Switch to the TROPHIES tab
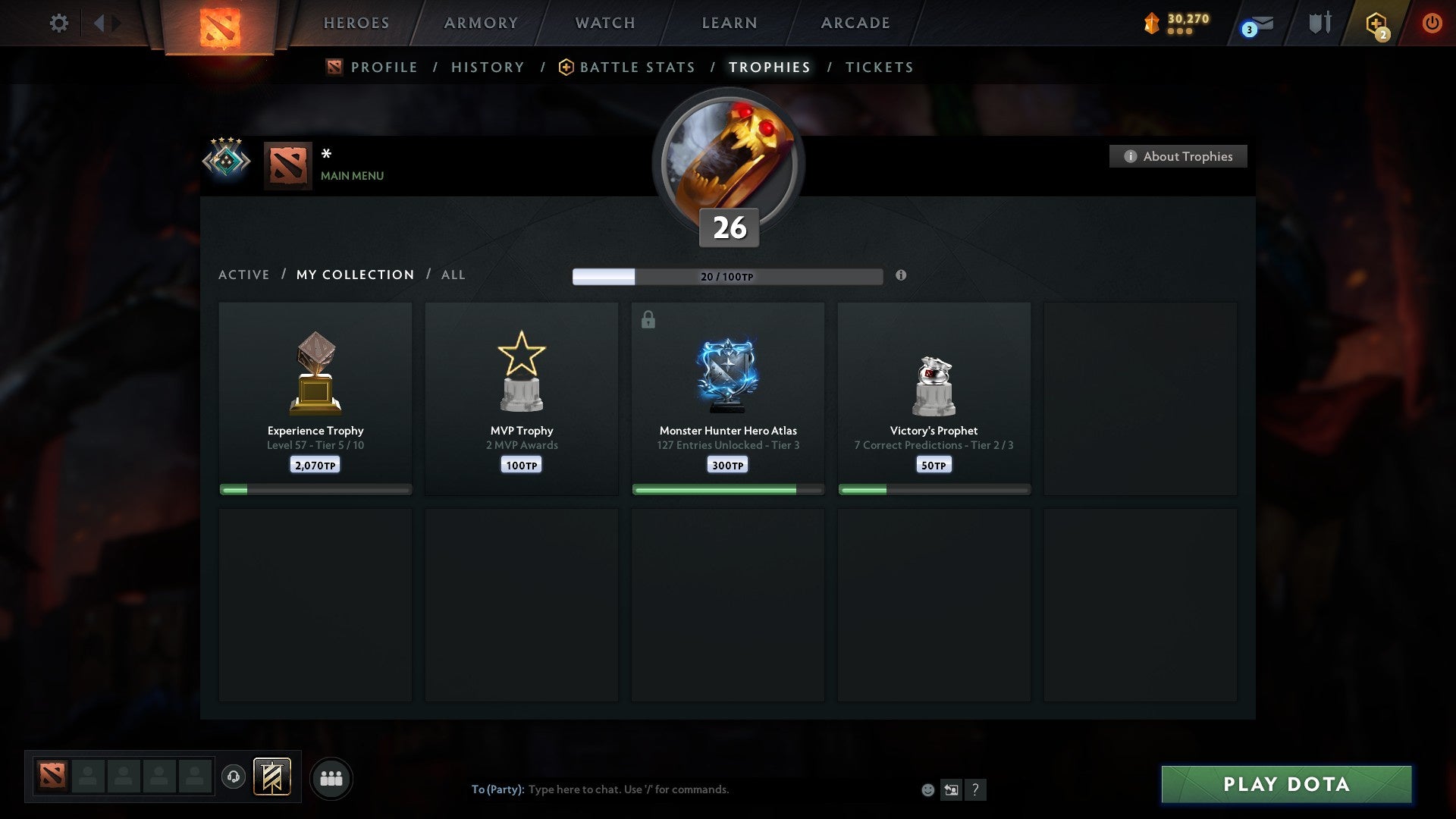This screenshot has height=819, width=1456. (x=768, y=67)
